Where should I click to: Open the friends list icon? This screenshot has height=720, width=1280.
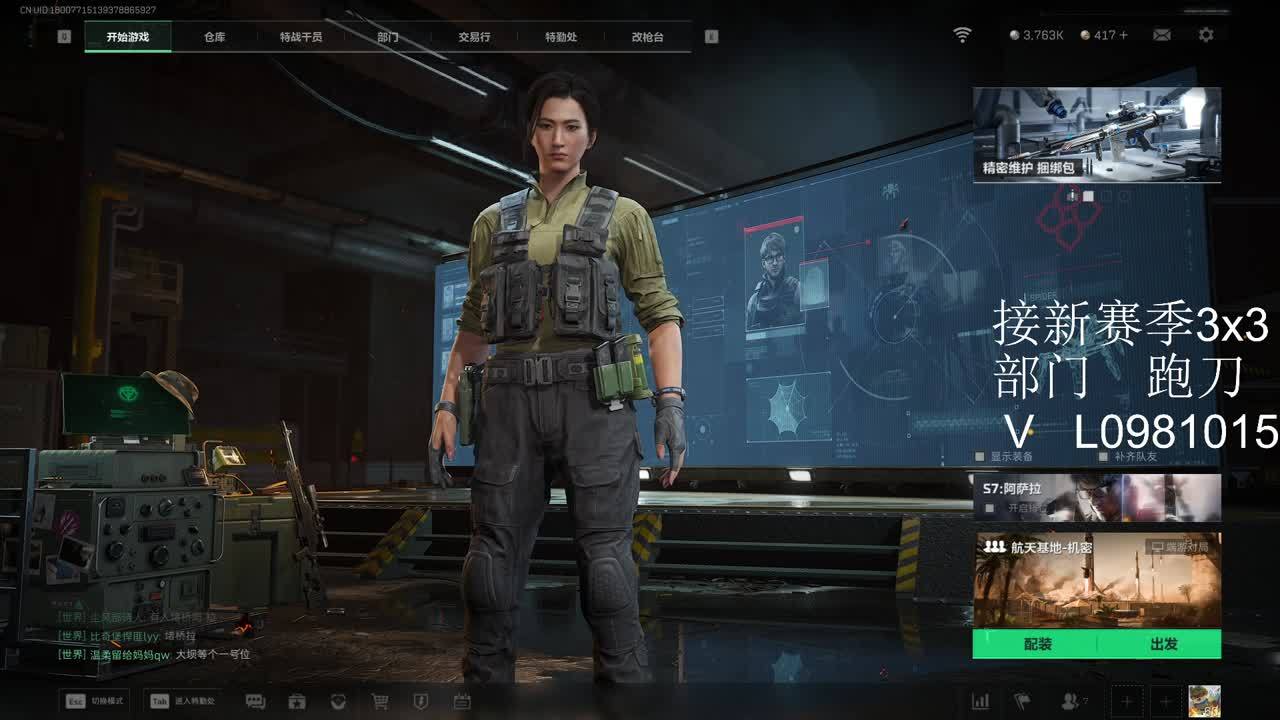(1071, 702)
